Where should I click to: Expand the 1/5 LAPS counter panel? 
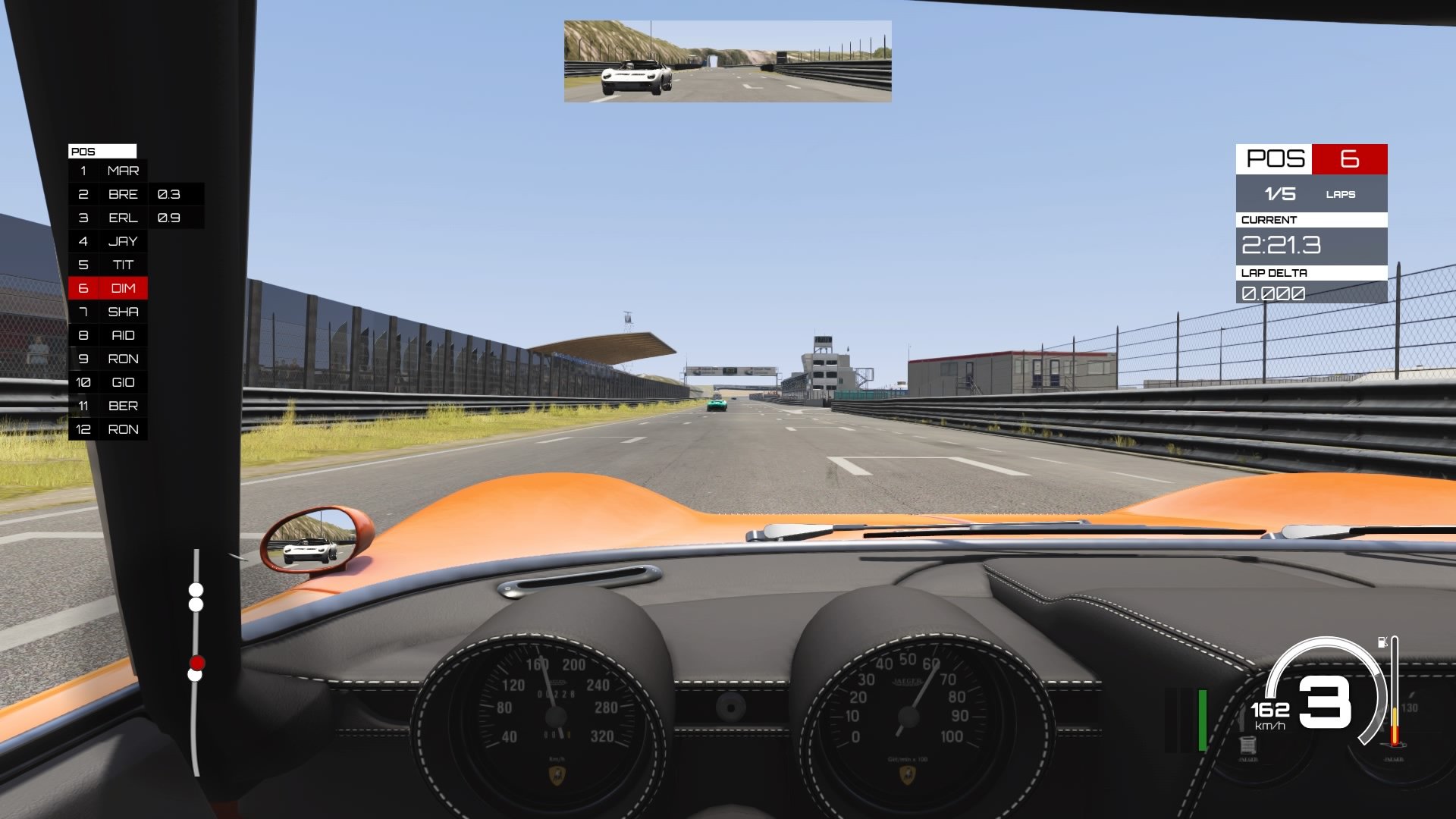(1310, 194)
